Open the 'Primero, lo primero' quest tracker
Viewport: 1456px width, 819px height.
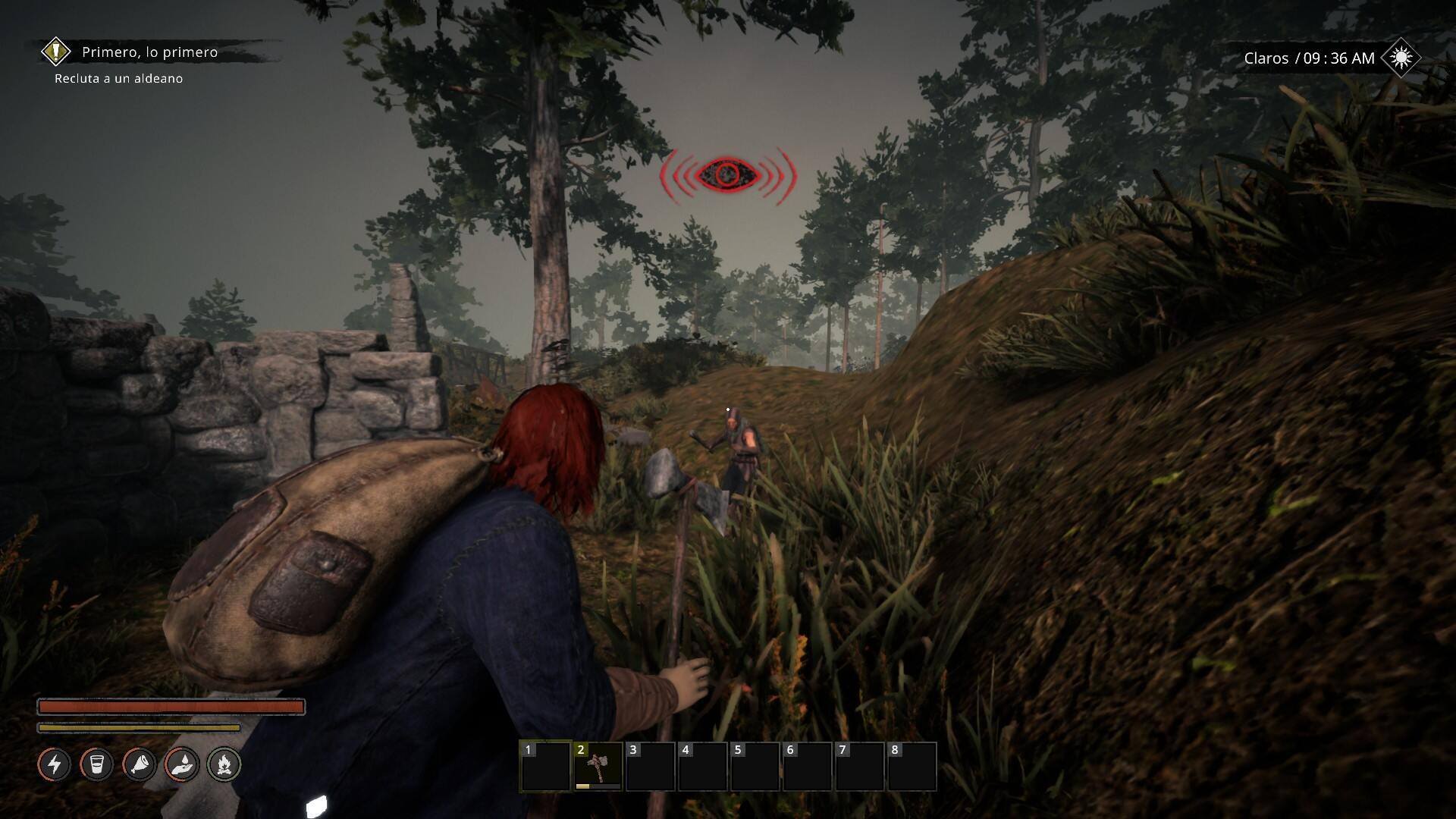pos(149,52)
